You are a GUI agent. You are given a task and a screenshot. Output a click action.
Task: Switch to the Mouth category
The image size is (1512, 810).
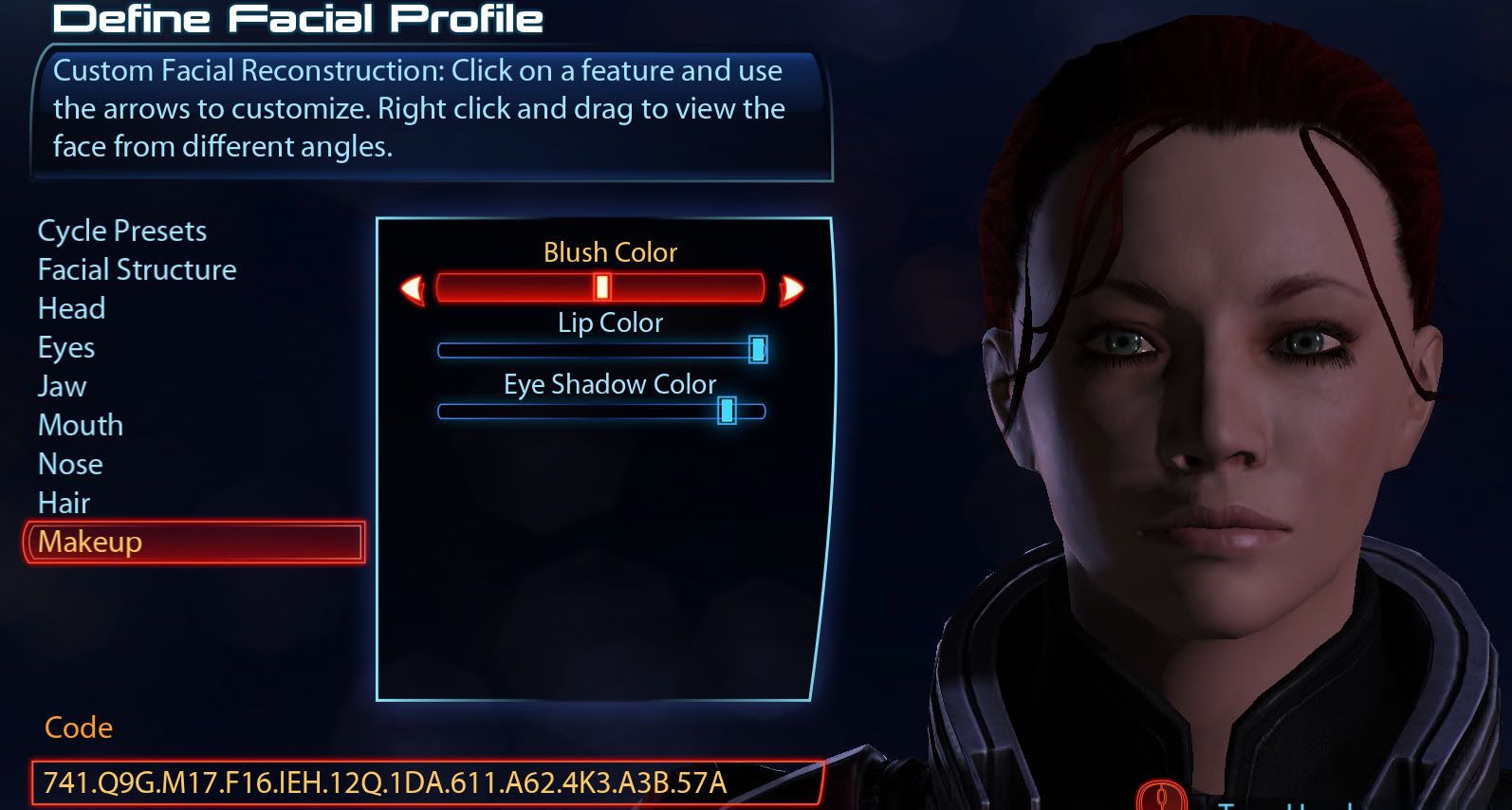pos(81,425)
